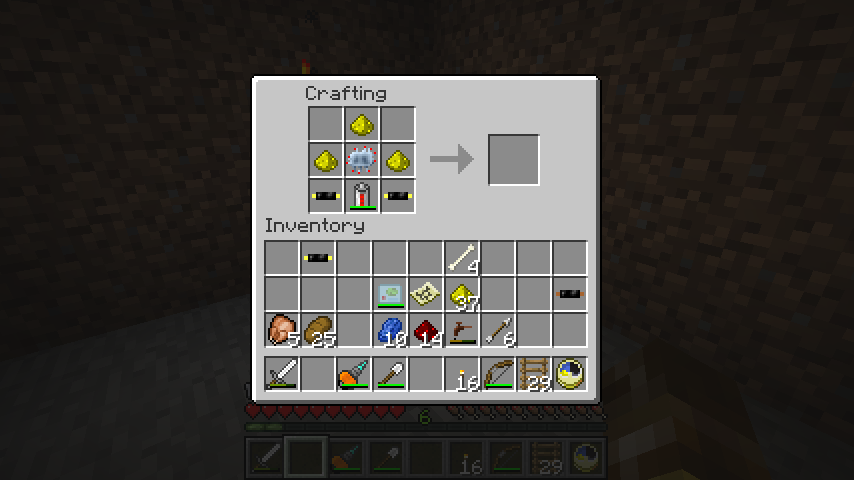Pick up the torch stack of 16
854x480 pixels.
[x=461, y=374]
